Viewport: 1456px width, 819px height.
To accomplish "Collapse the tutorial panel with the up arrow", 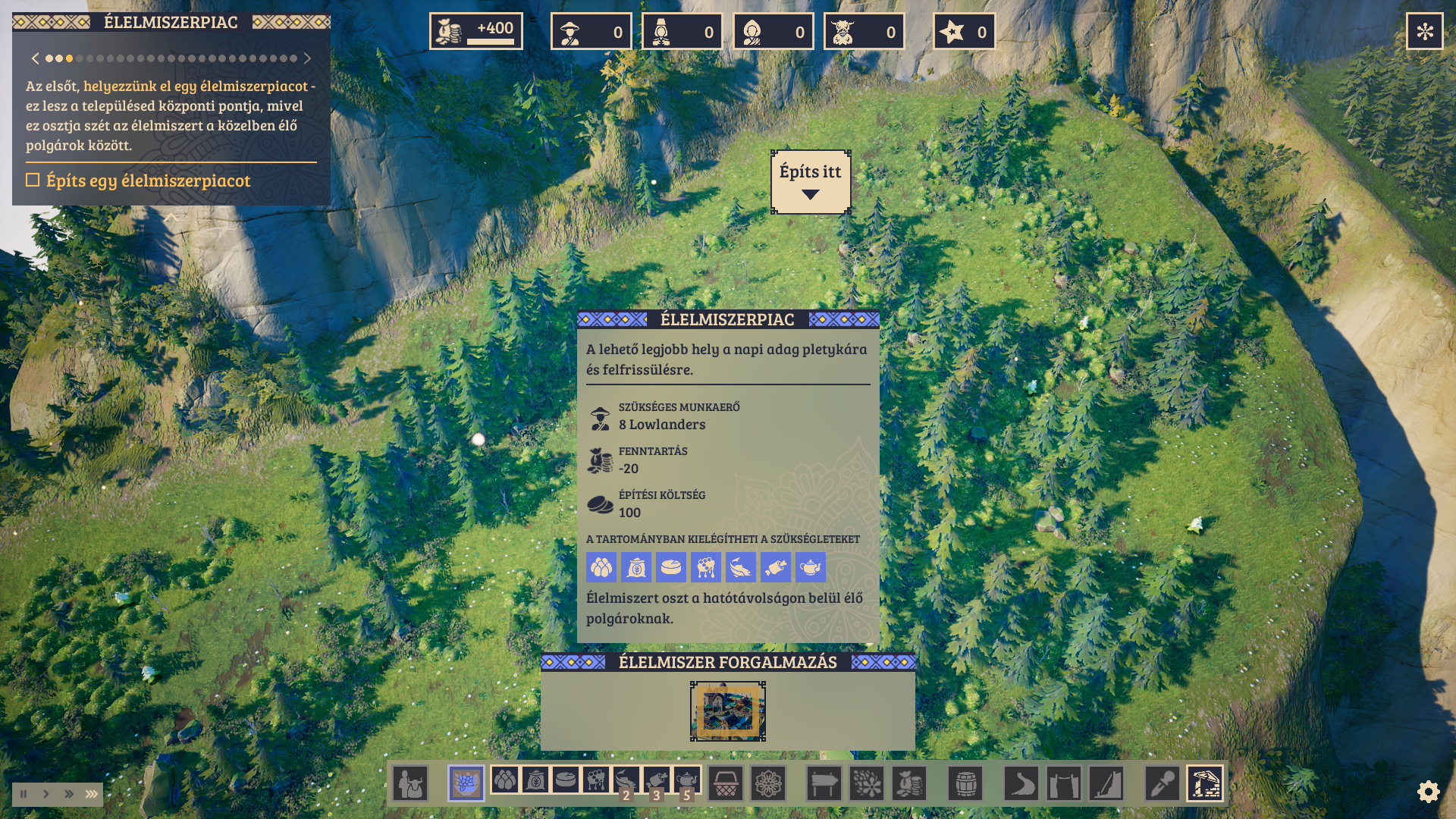I will [171, 218].
